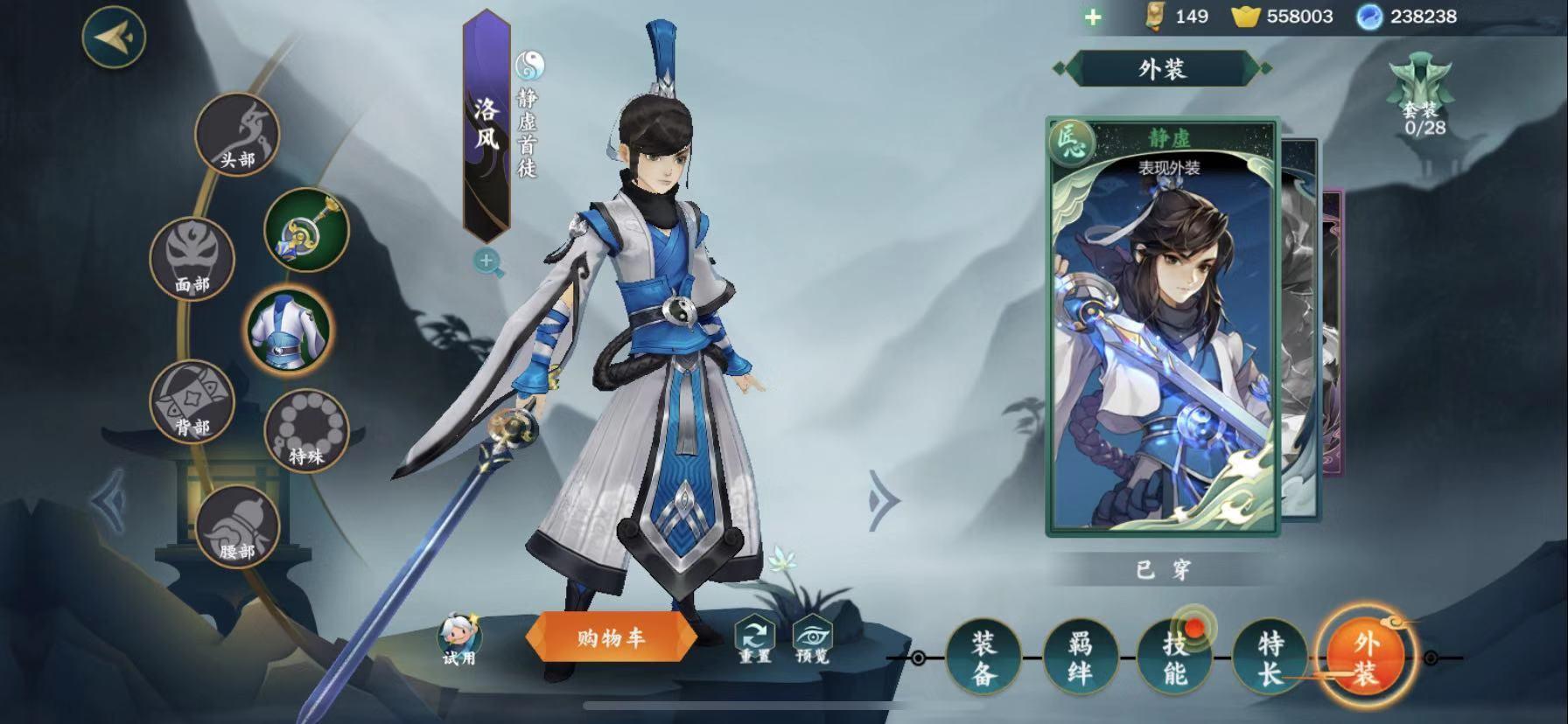Image resolution: width=1568 pixels, height=724 pixels.
Task: Switch to the 装备 equipment tab
Action: pos(983,658)
